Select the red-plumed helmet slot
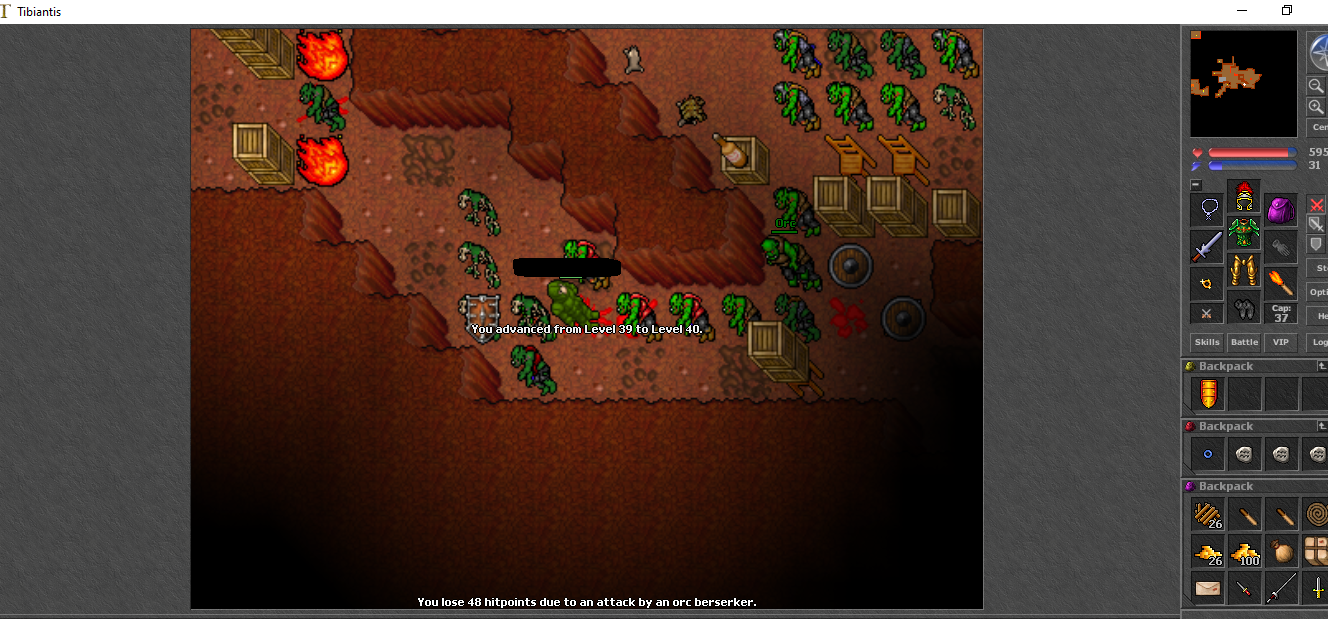Screen dimensions: 1328x619 pos(1244,197)
